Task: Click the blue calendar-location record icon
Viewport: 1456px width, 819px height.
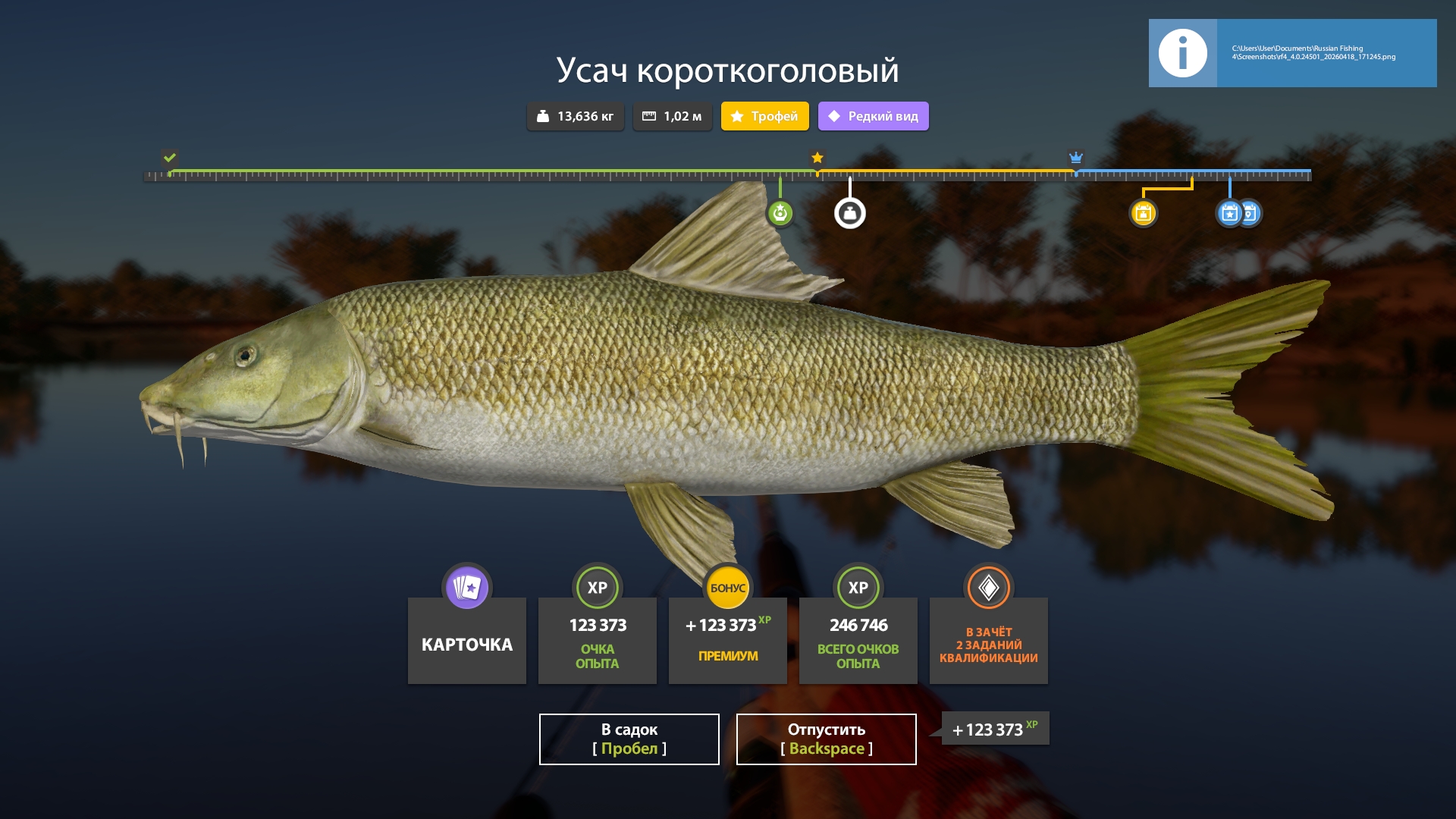Action: 1251,213
